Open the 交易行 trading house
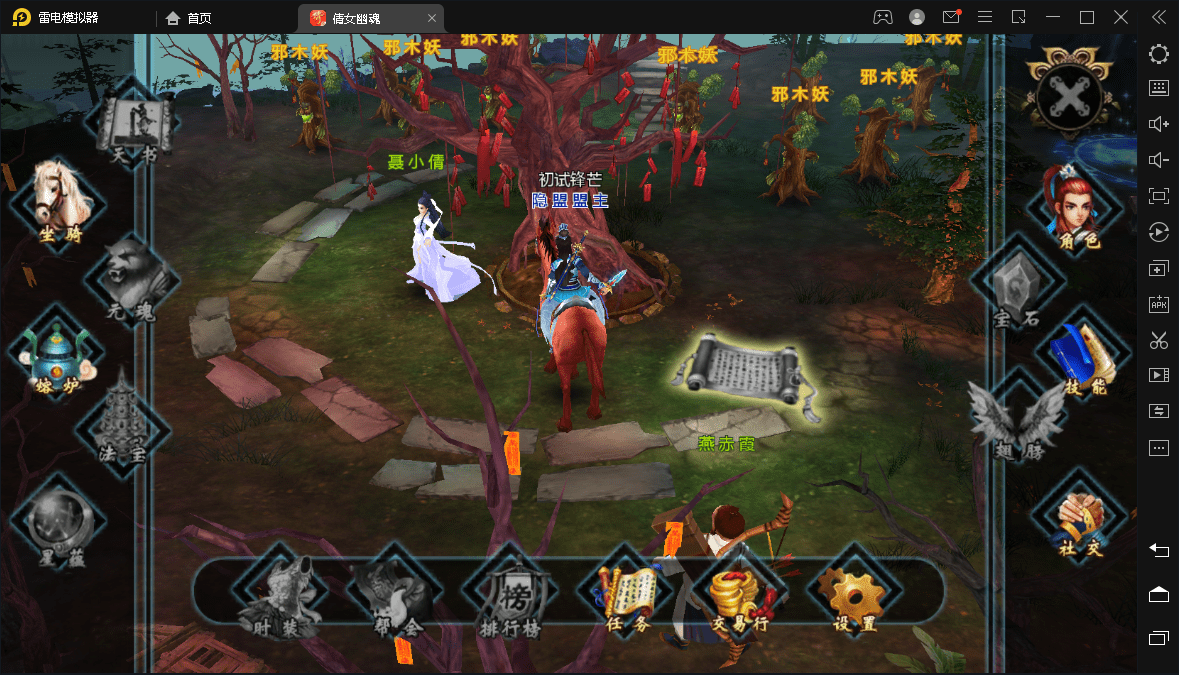This screenshot has width=1179, height=675. (x=740, y=597)
